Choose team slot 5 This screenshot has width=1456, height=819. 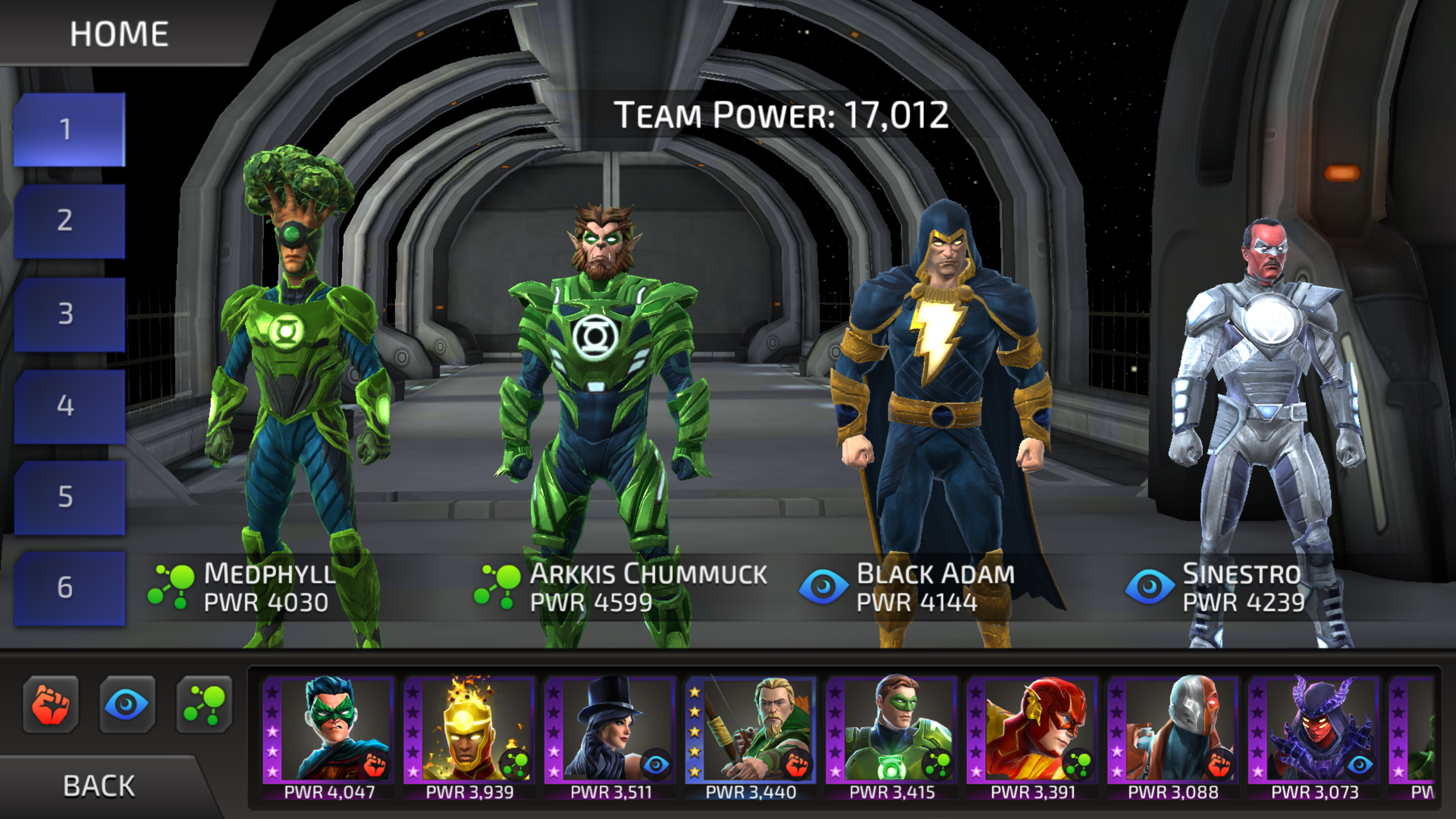point(68,497)
